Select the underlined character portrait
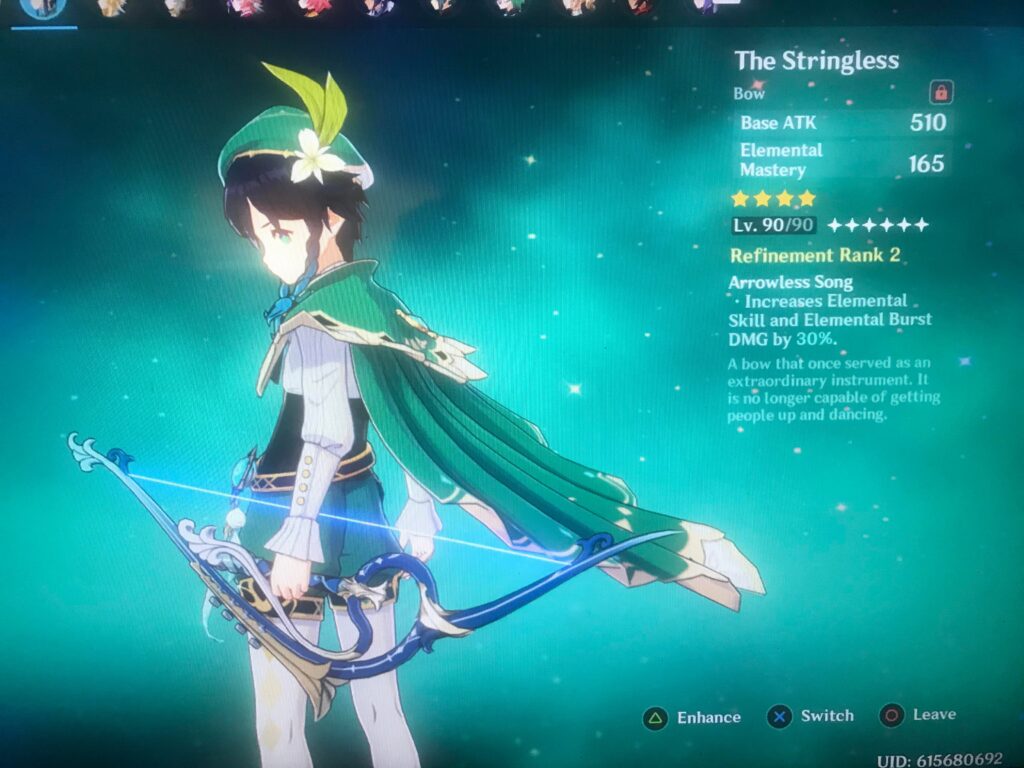 click(44, 8)
